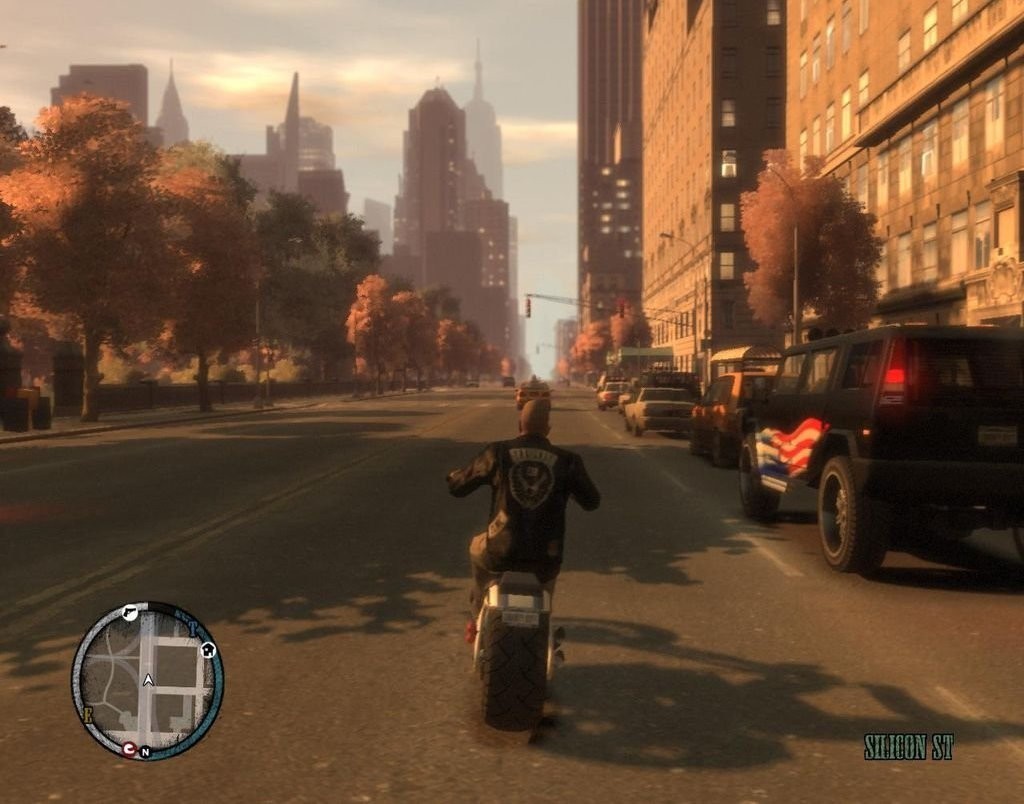The width and height of the screenshot is (1024, 804).
Task: Click the white player arrow on radar
Action: click(x=148, y=680)
